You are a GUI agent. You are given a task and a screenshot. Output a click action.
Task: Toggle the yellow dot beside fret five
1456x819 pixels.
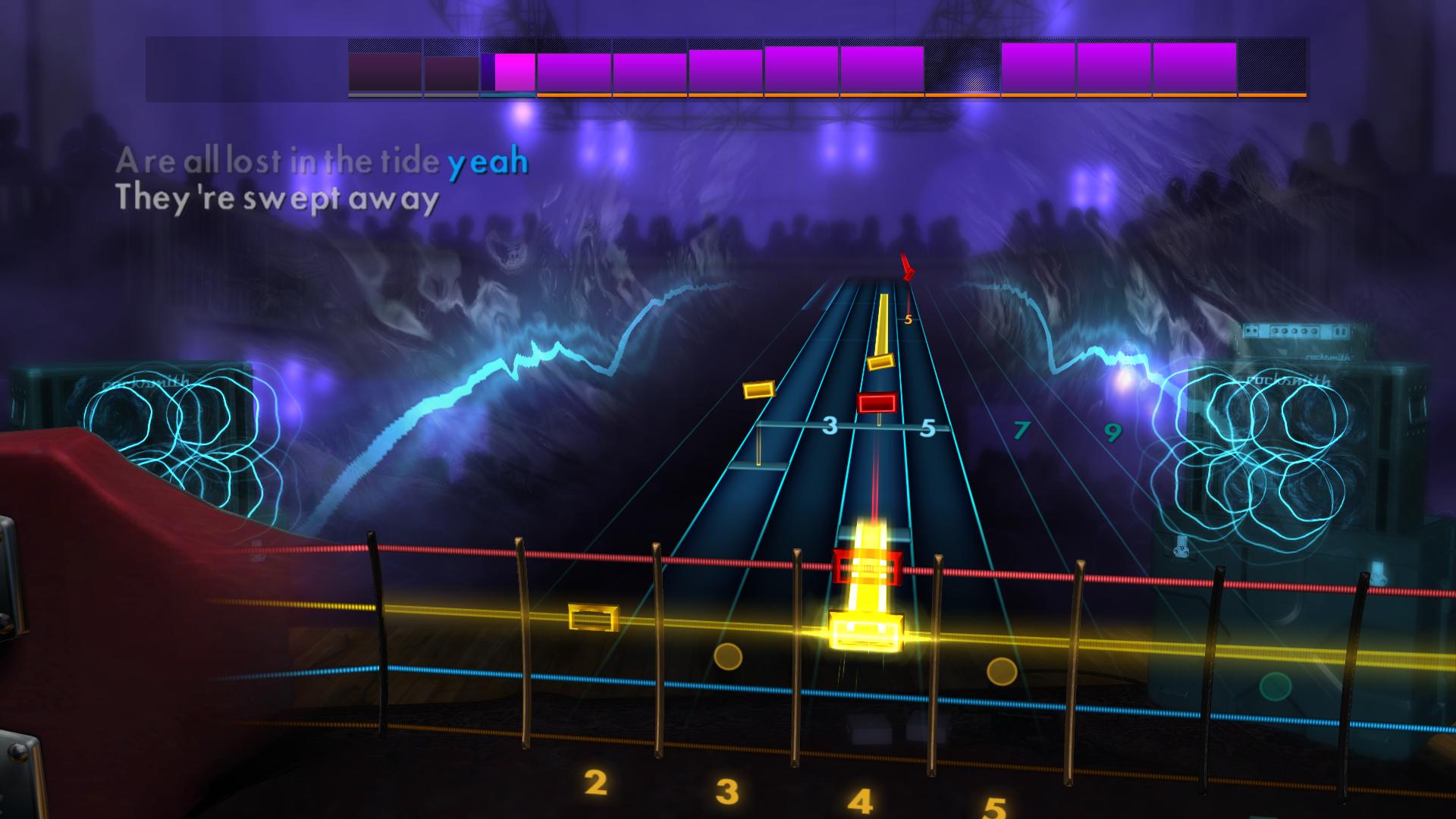tap(1001, 671)
